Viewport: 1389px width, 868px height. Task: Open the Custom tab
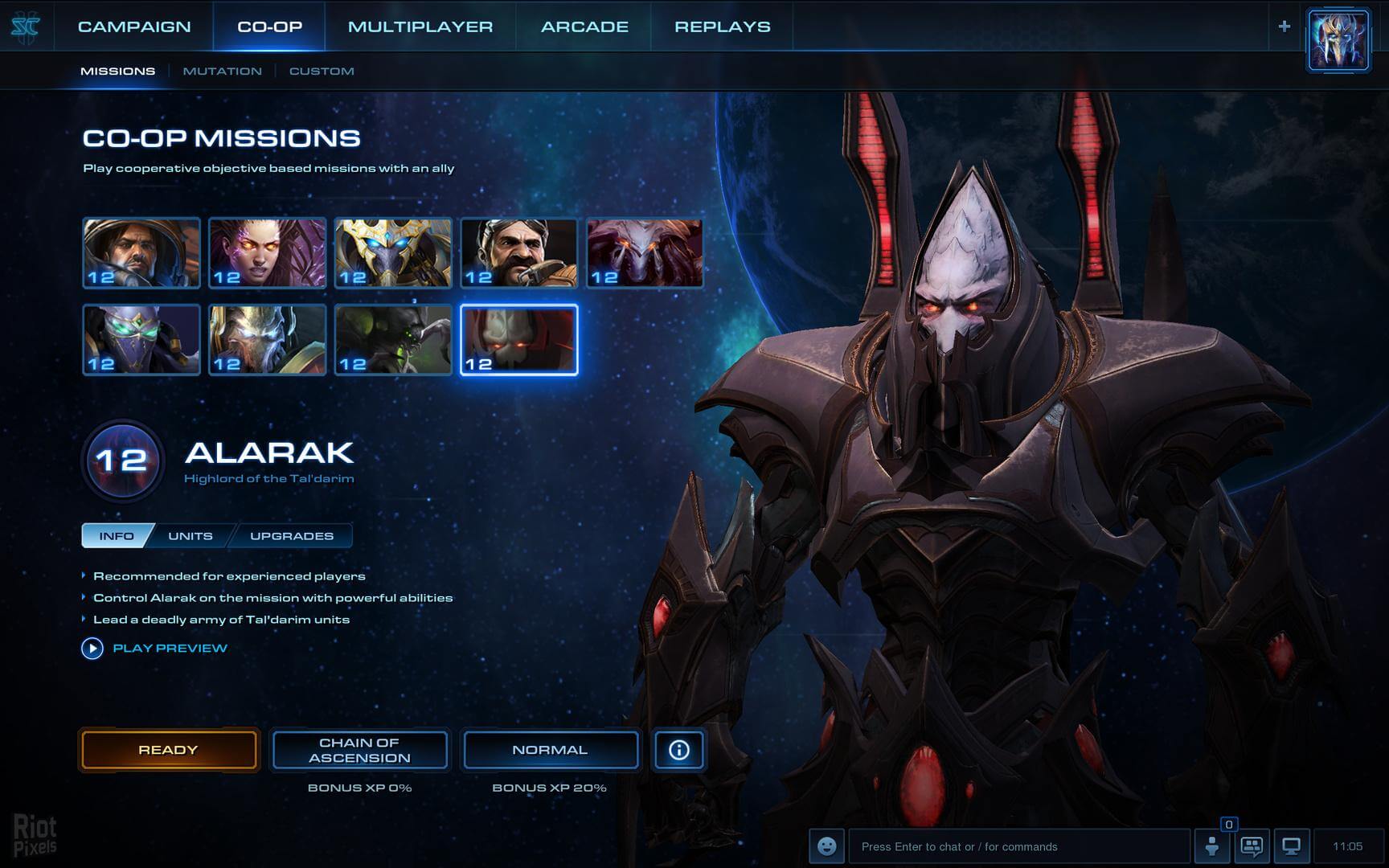[322, 71]
